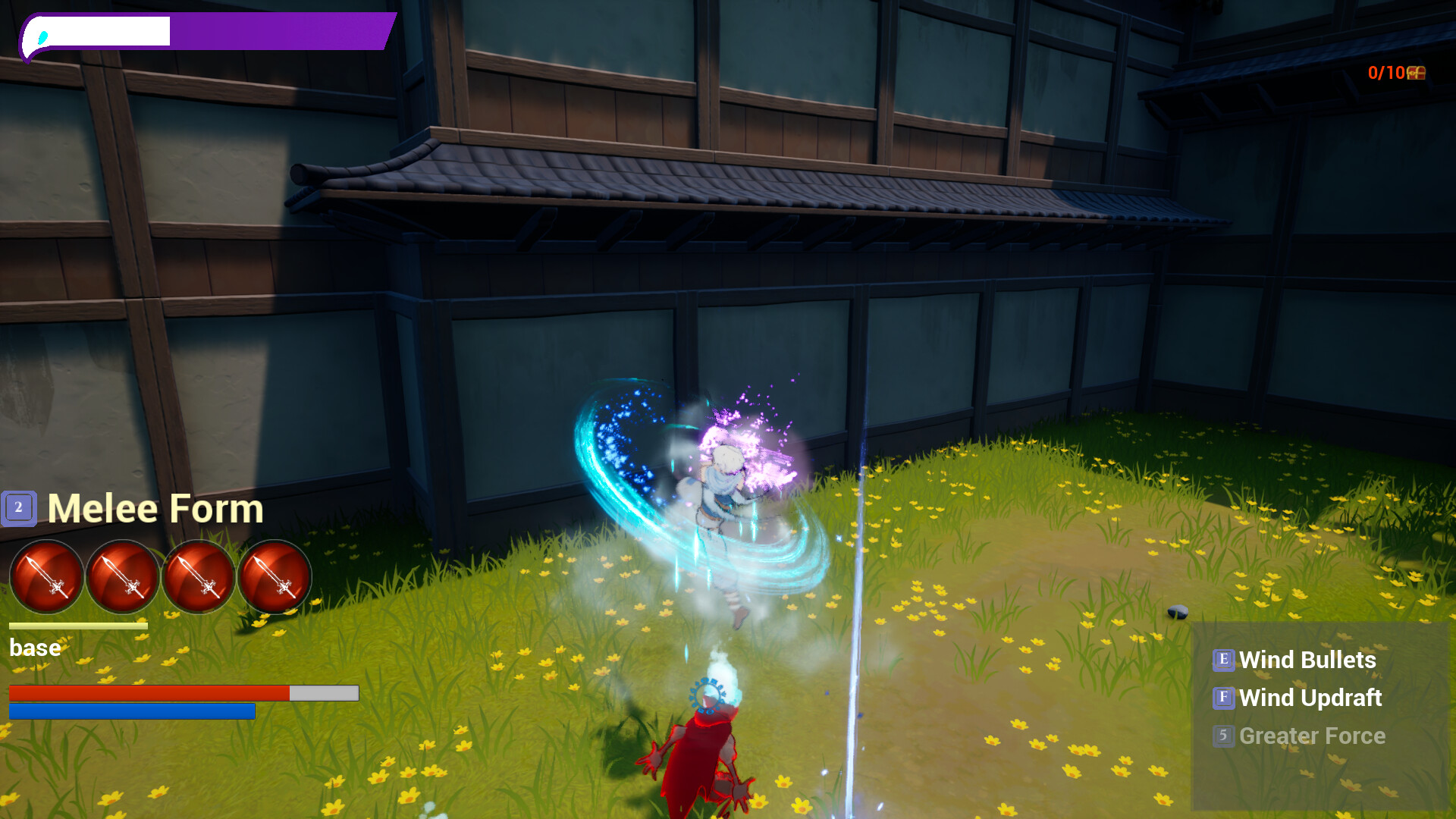Select the first sword melee ability icon
The width and height of the screenshot is (1456, 819).
47,578
